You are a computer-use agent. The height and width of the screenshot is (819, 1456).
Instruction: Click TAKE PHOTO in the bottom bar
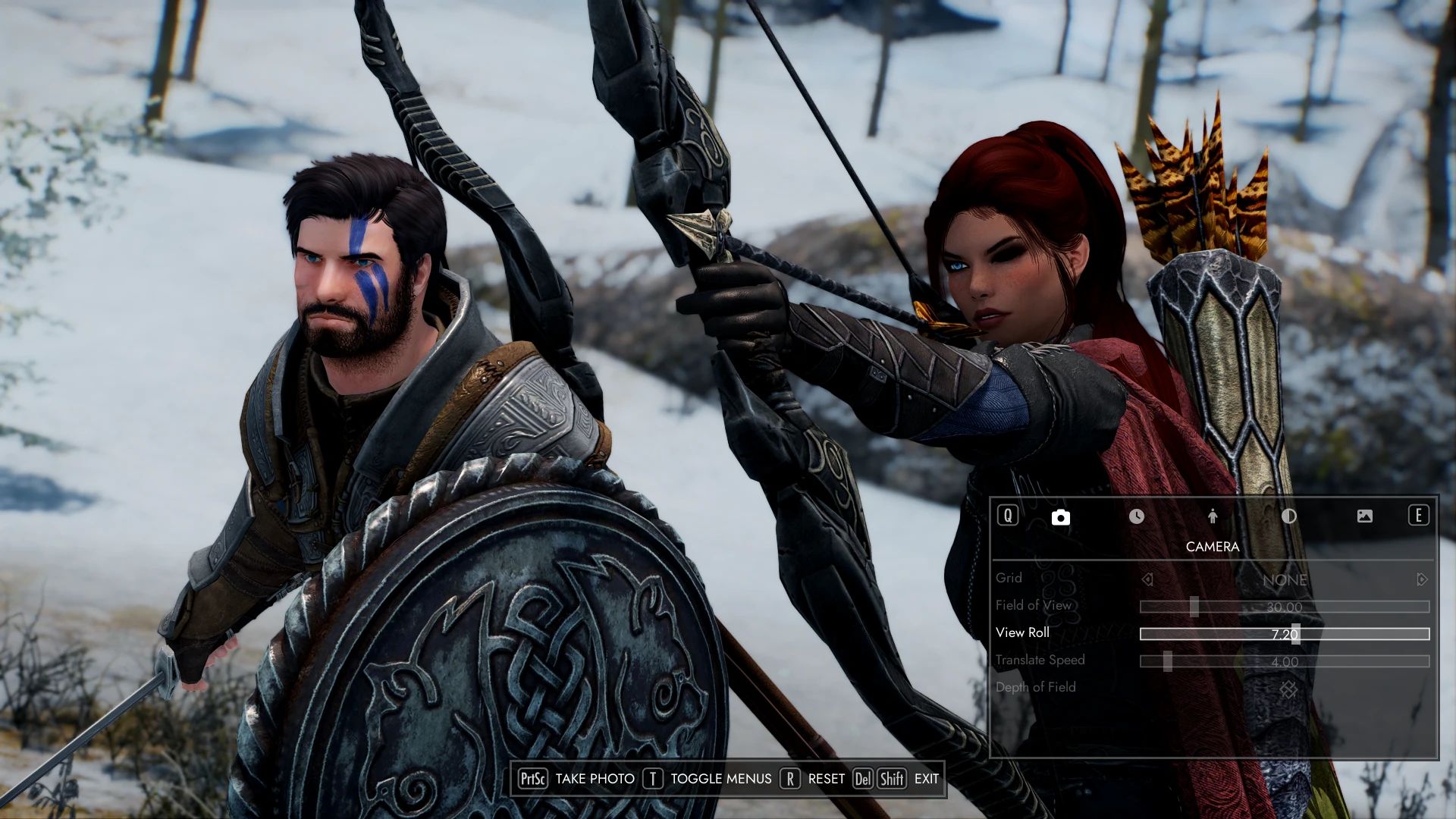(595, 778)
